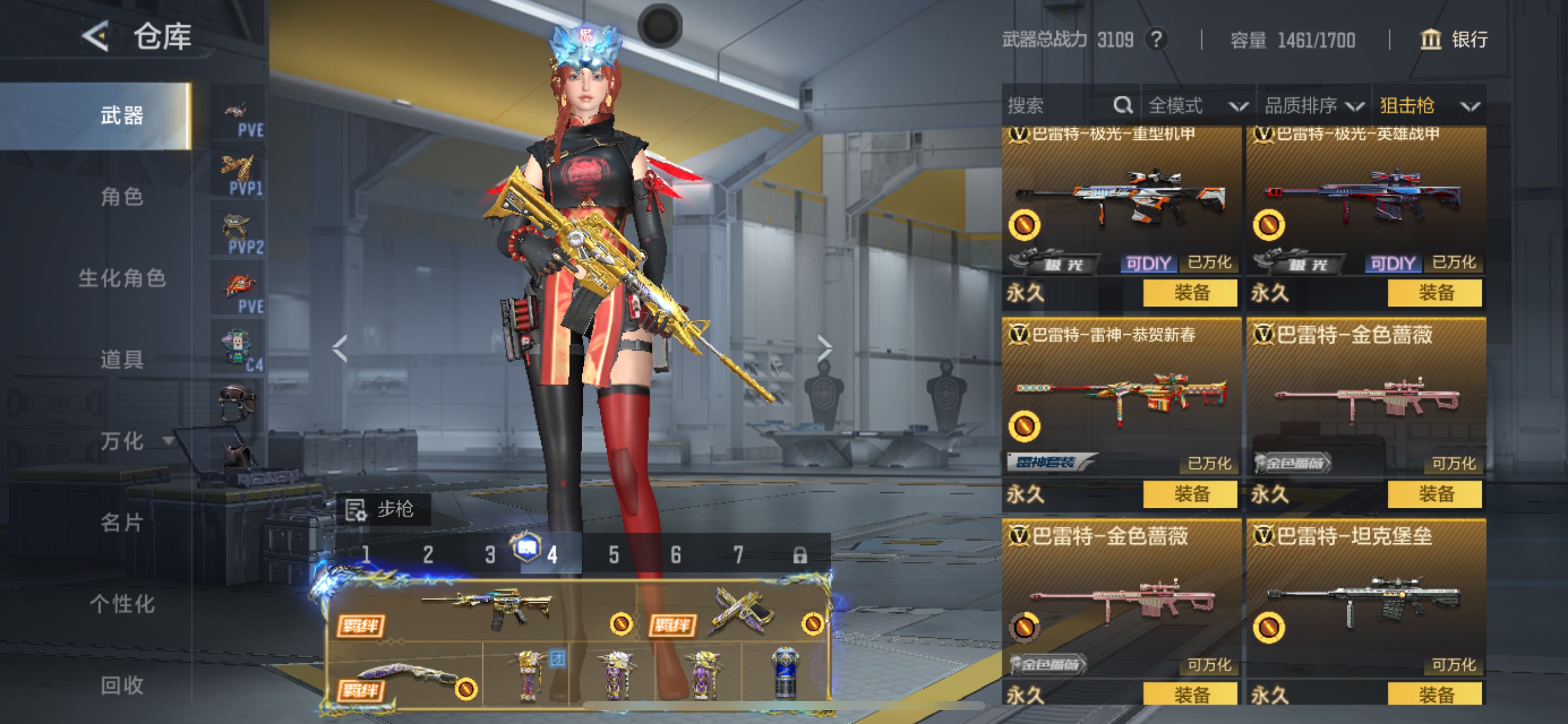Switch to loadout slot 5
Screen dimensions: 1568x724
click(x=614, y=554)
